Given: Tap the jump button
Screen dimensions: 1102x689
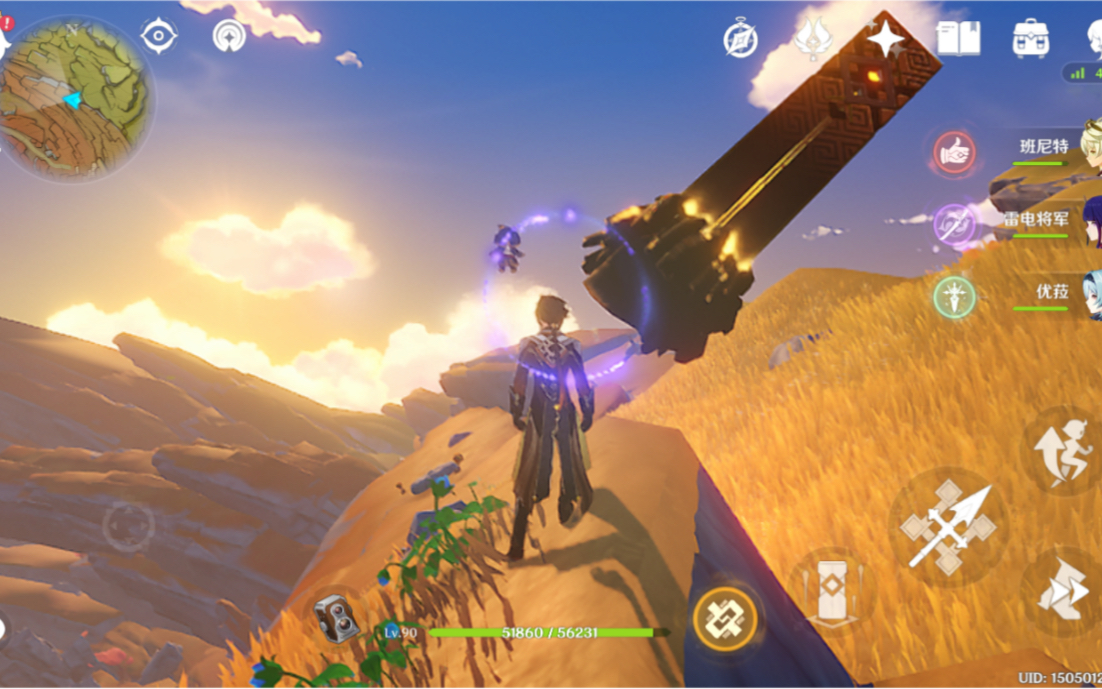Looking at the screenshot, I should (1062, 452).
